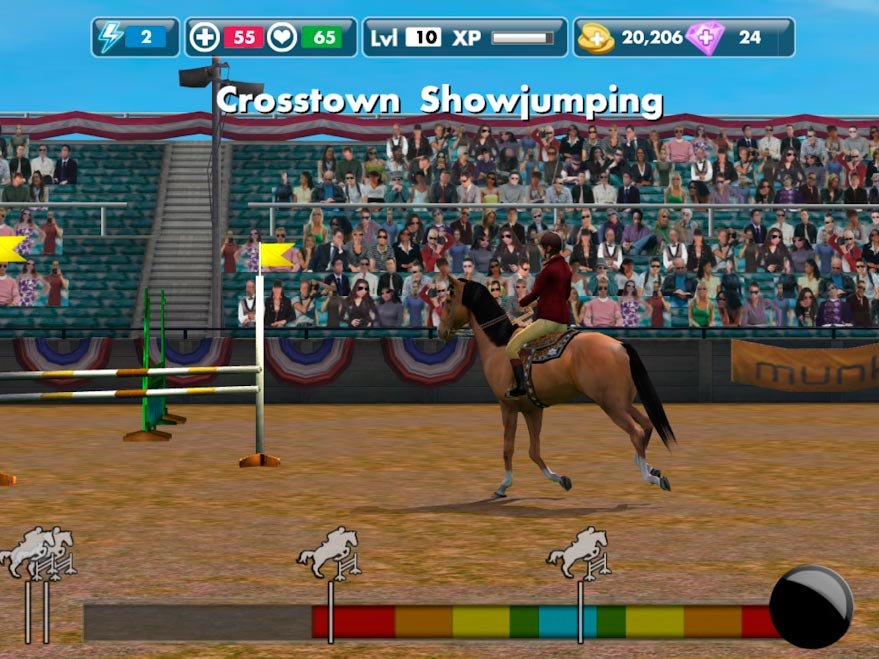
Task: Buy gems using the pink diamond plus icon
Action: pos(705,38)
